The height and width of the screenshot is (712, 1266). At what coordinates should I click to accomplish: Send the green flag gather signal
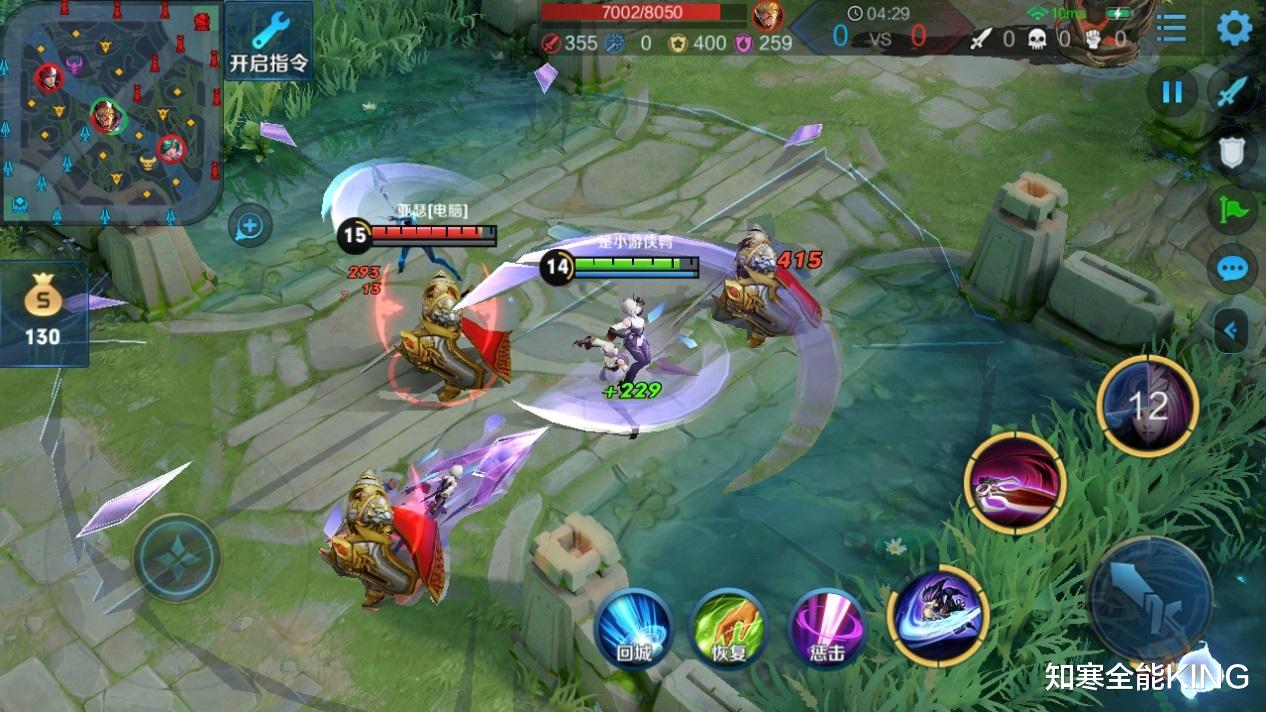(x=1233, y=210)
